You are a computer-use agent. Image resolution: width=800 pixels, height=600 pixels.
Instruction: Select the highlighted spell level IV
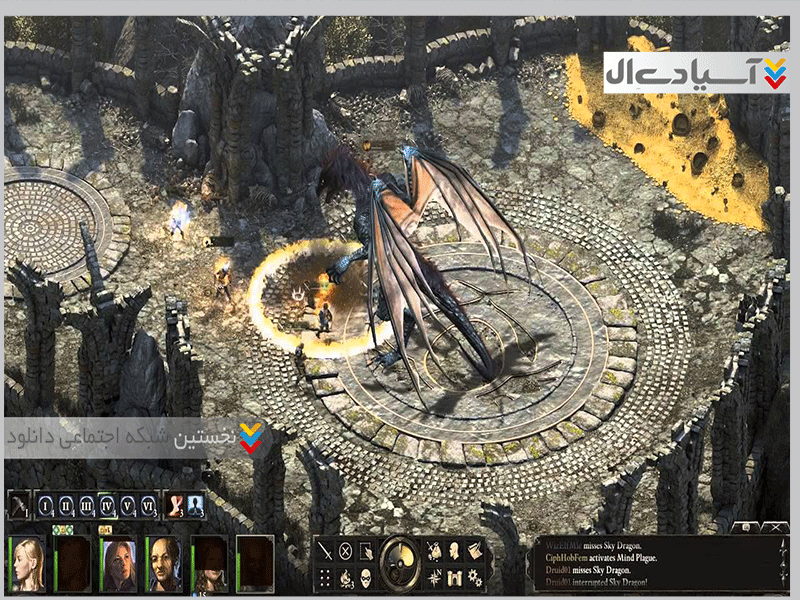point(108,505)
